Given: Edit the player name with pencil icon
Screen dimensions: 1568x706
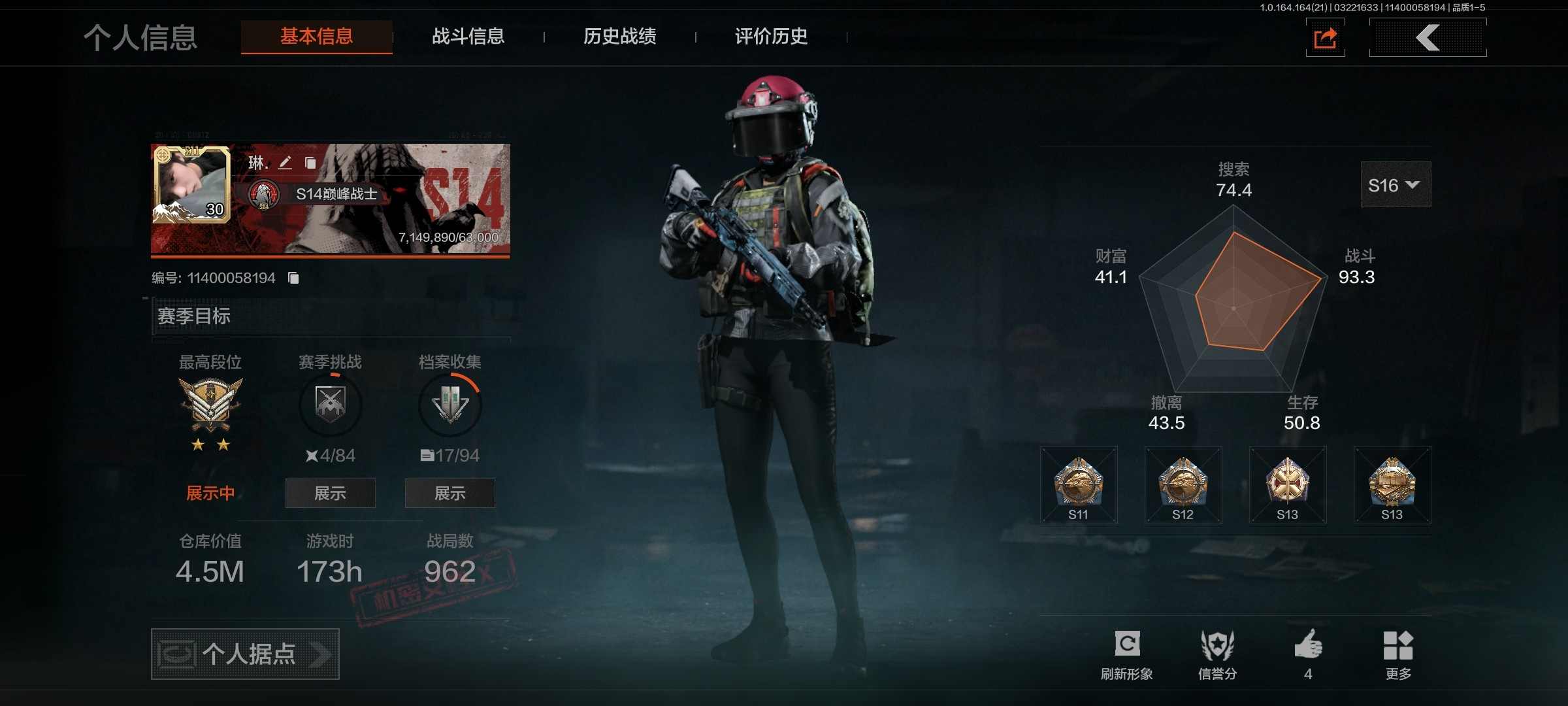Looking at the screenshot, I should click(x=285, y=162).
